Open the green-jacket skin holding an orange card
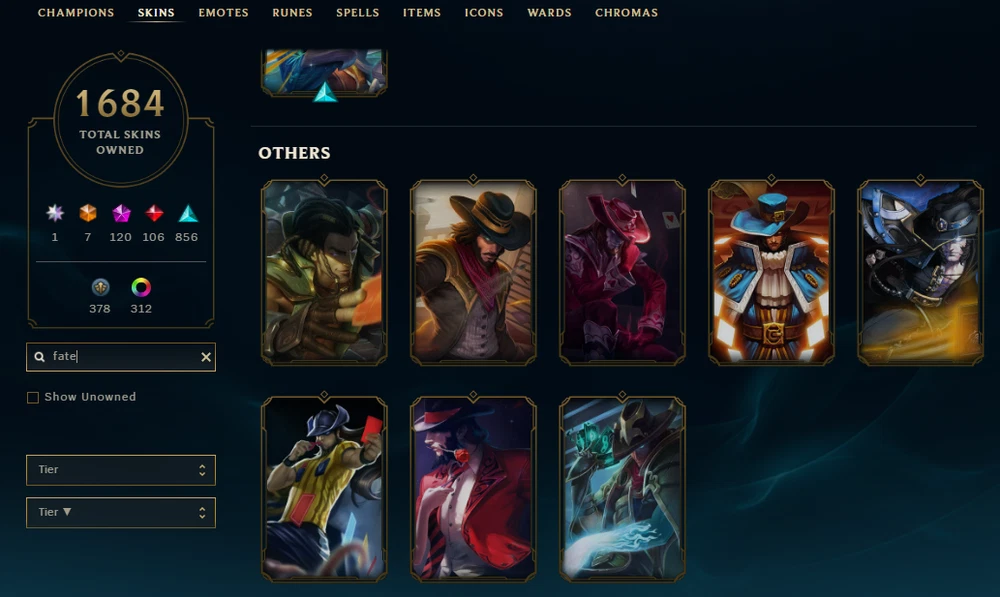The width and height of the screenshot is (1000, 597). pyautogui.click(x=324, y=272)
